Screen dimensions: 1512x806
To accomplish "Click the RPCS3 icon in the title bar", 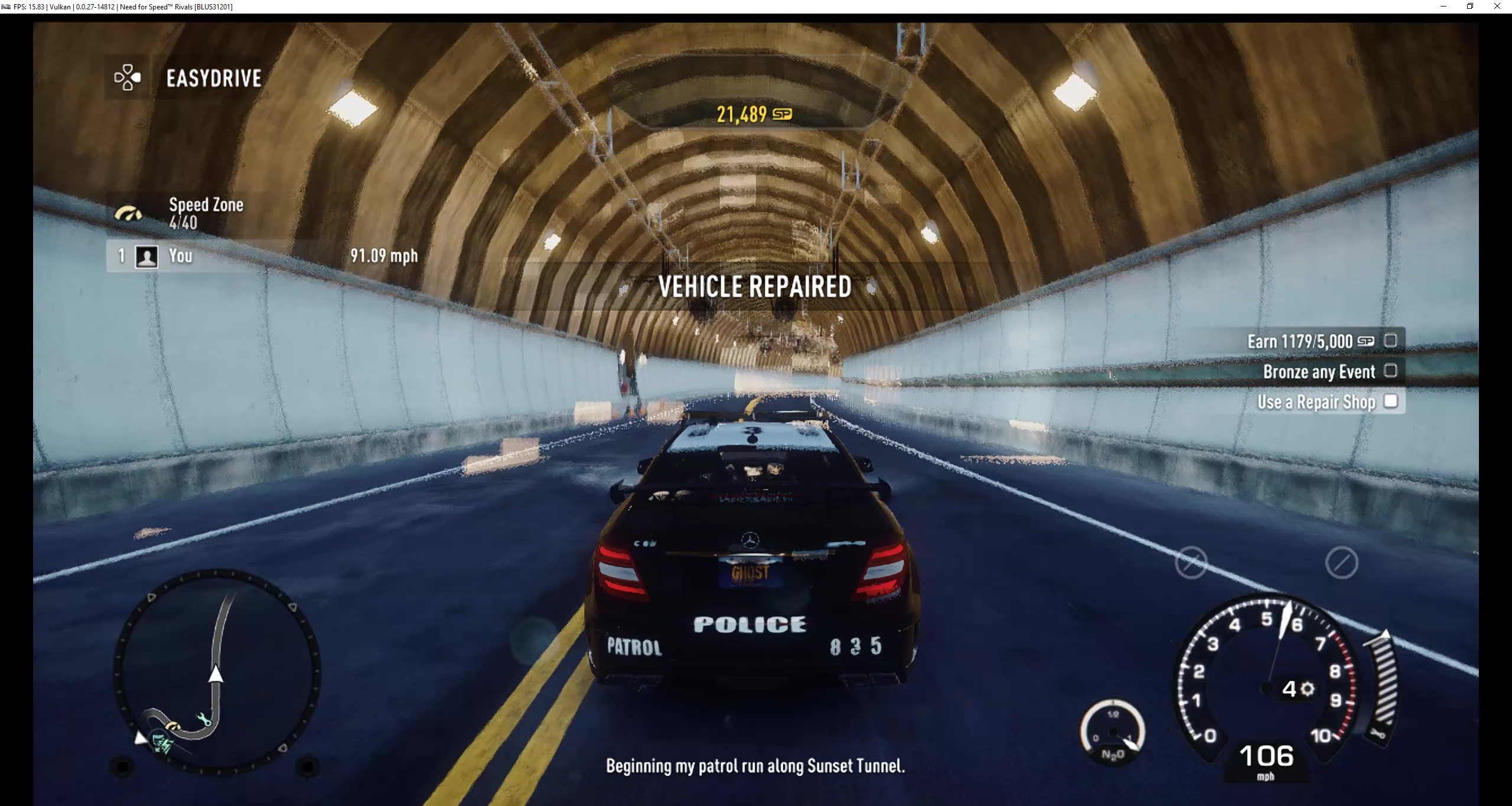I will tap(7, 6).
